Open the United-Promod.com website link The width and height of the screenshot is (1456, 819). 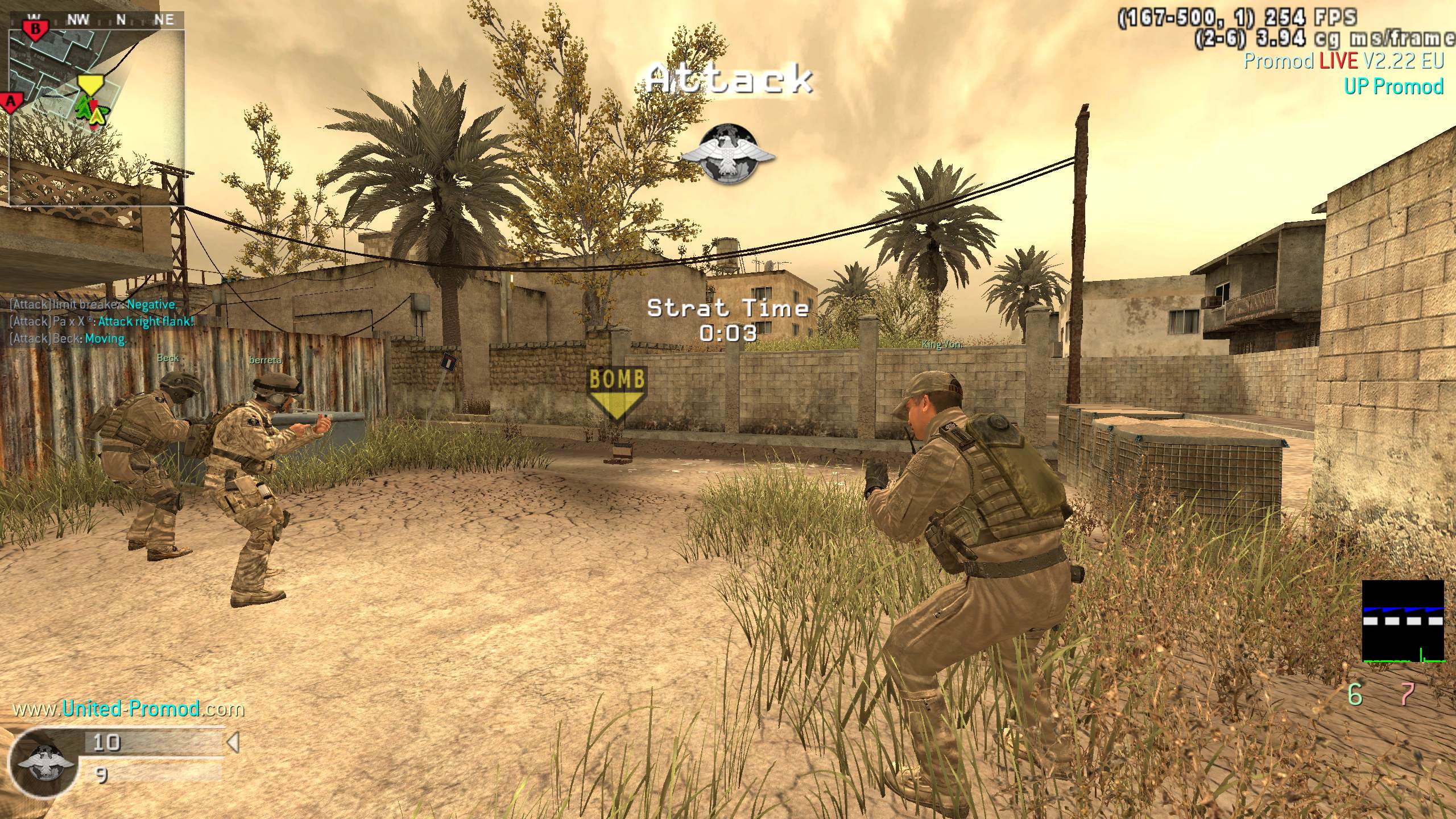click(x=129, y=709)
